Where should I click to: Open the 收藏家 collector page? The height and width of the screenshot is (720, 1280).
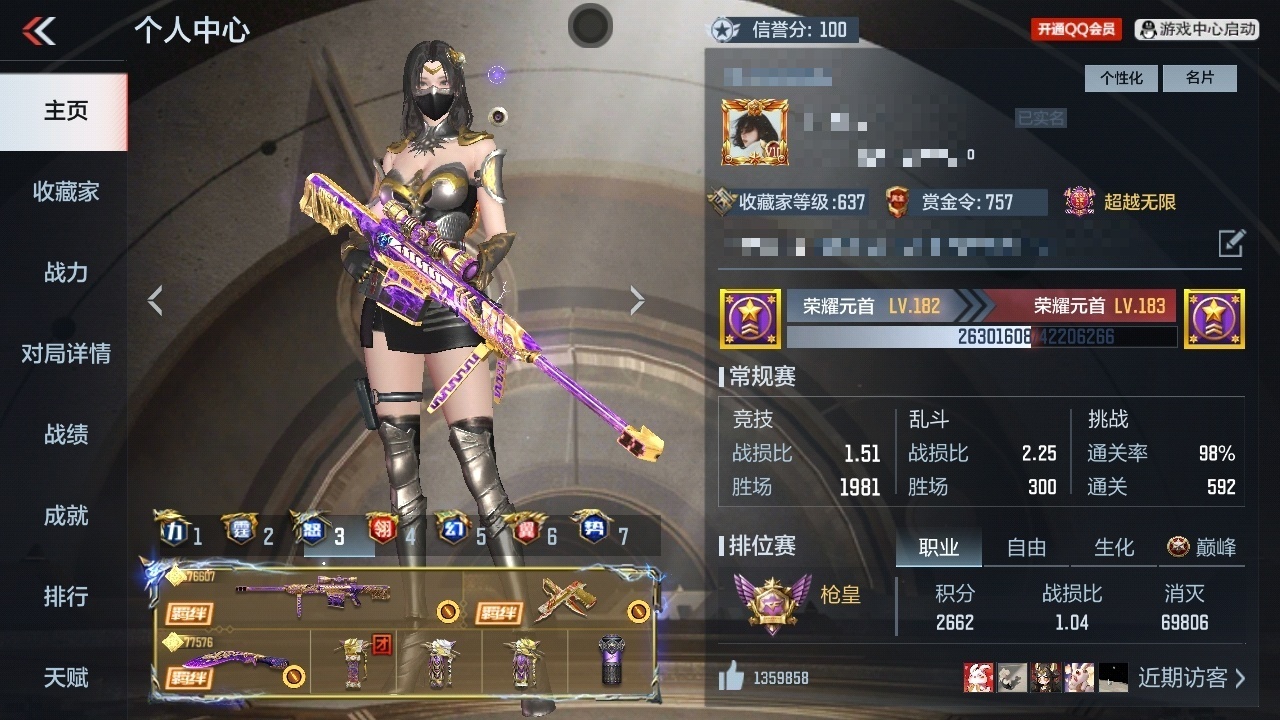point(65,191)
